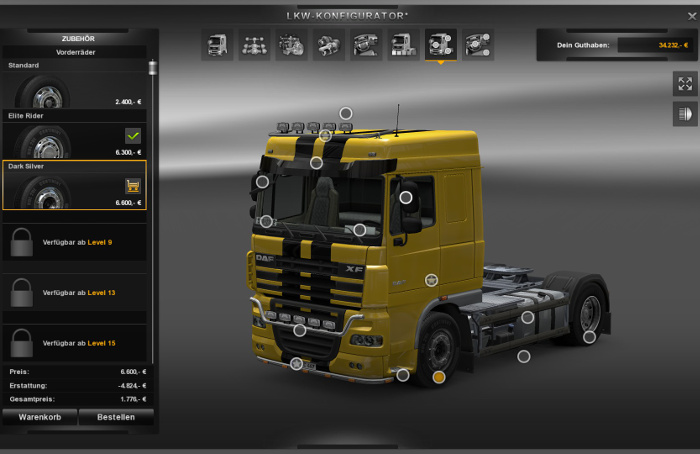Open the cabin interior category tab
700x454 pixels.
pyautogui.click(x=365, y=44)
